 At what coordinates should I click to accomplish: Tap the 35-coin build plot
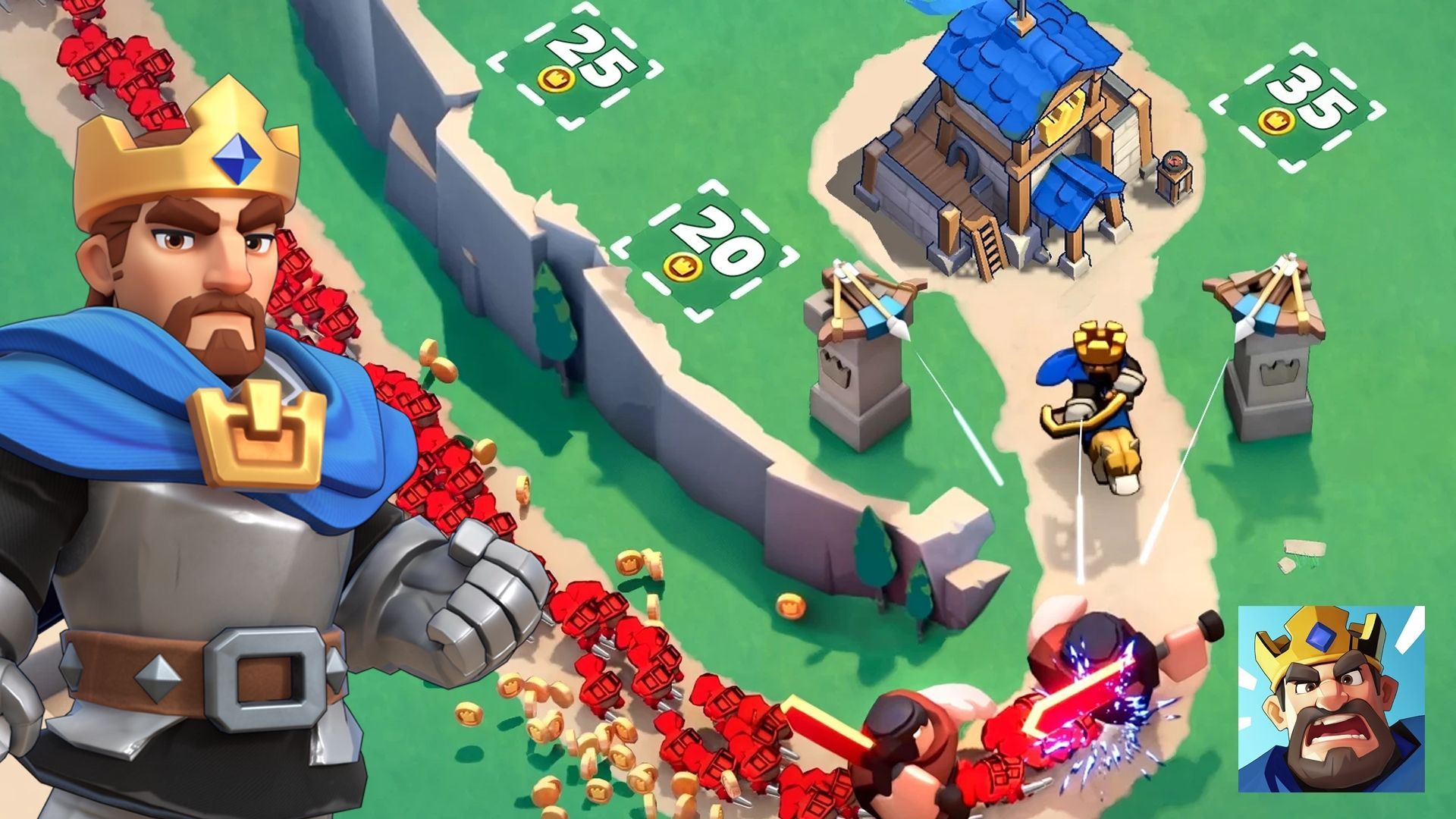click(x=1298, y=107)
